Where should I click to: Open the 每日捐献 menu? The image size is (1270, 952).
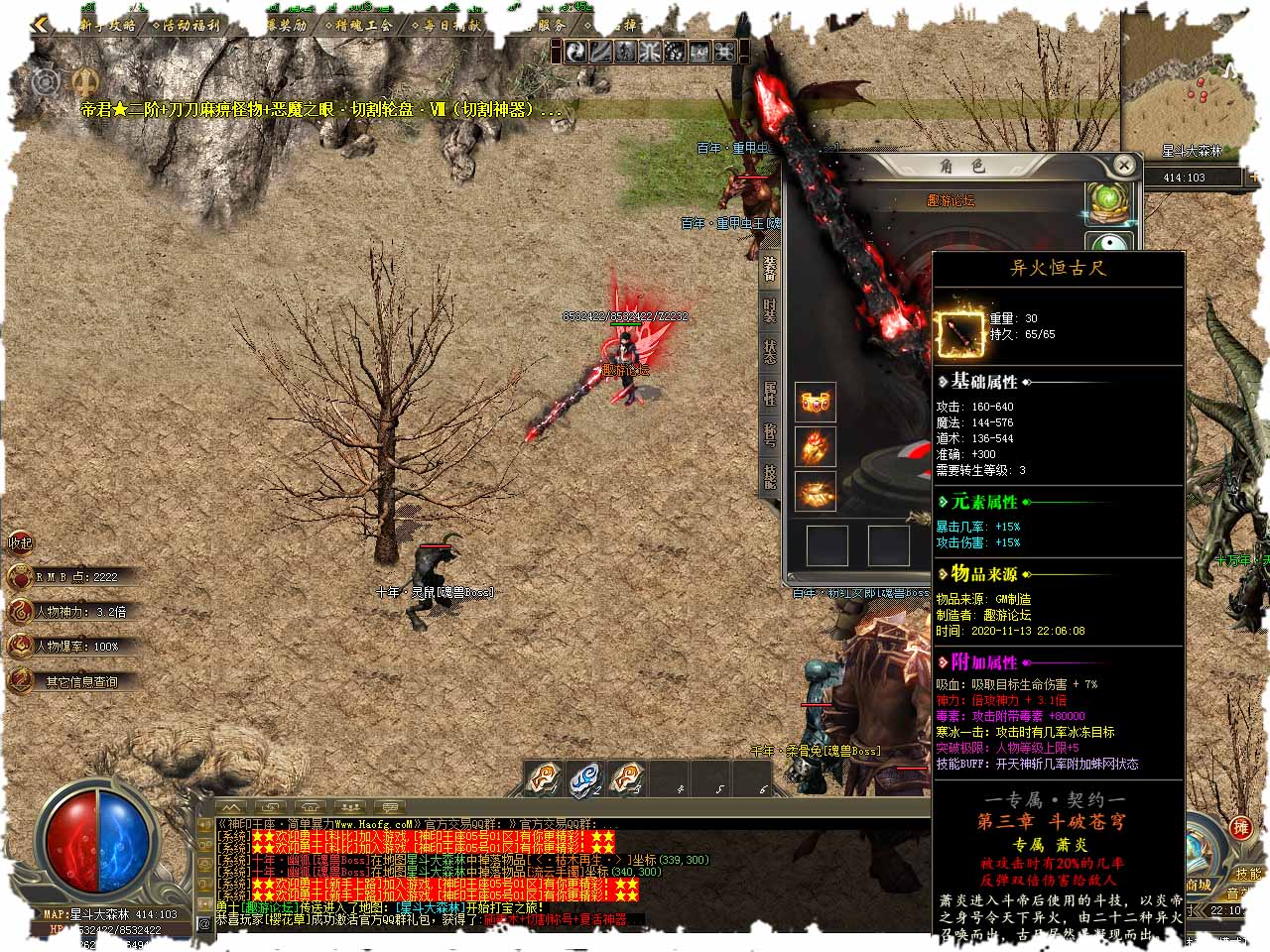point(451,25)
